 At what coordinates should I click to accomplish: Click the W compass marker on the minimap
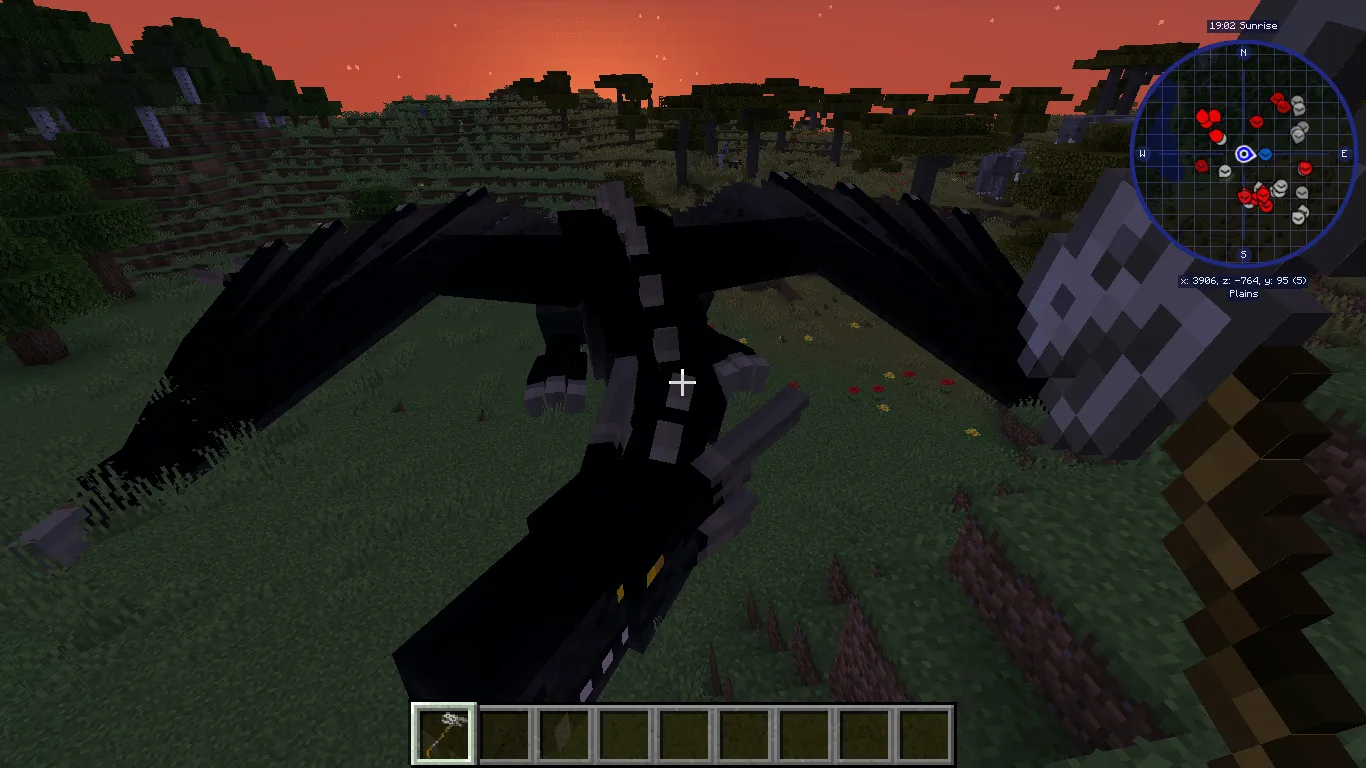pos(1142,154)
